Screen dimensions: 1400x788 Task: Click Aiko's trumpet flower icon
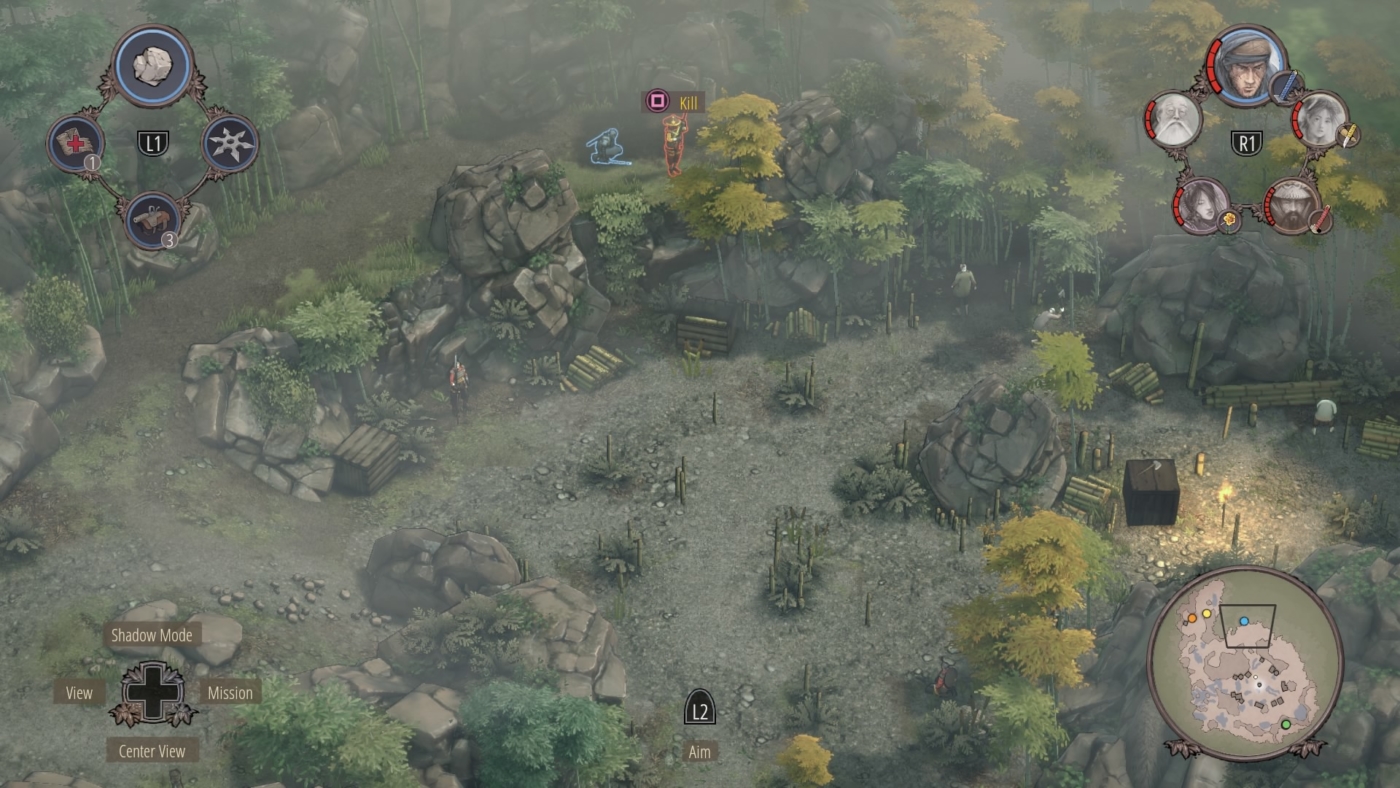pos(1229,221)
